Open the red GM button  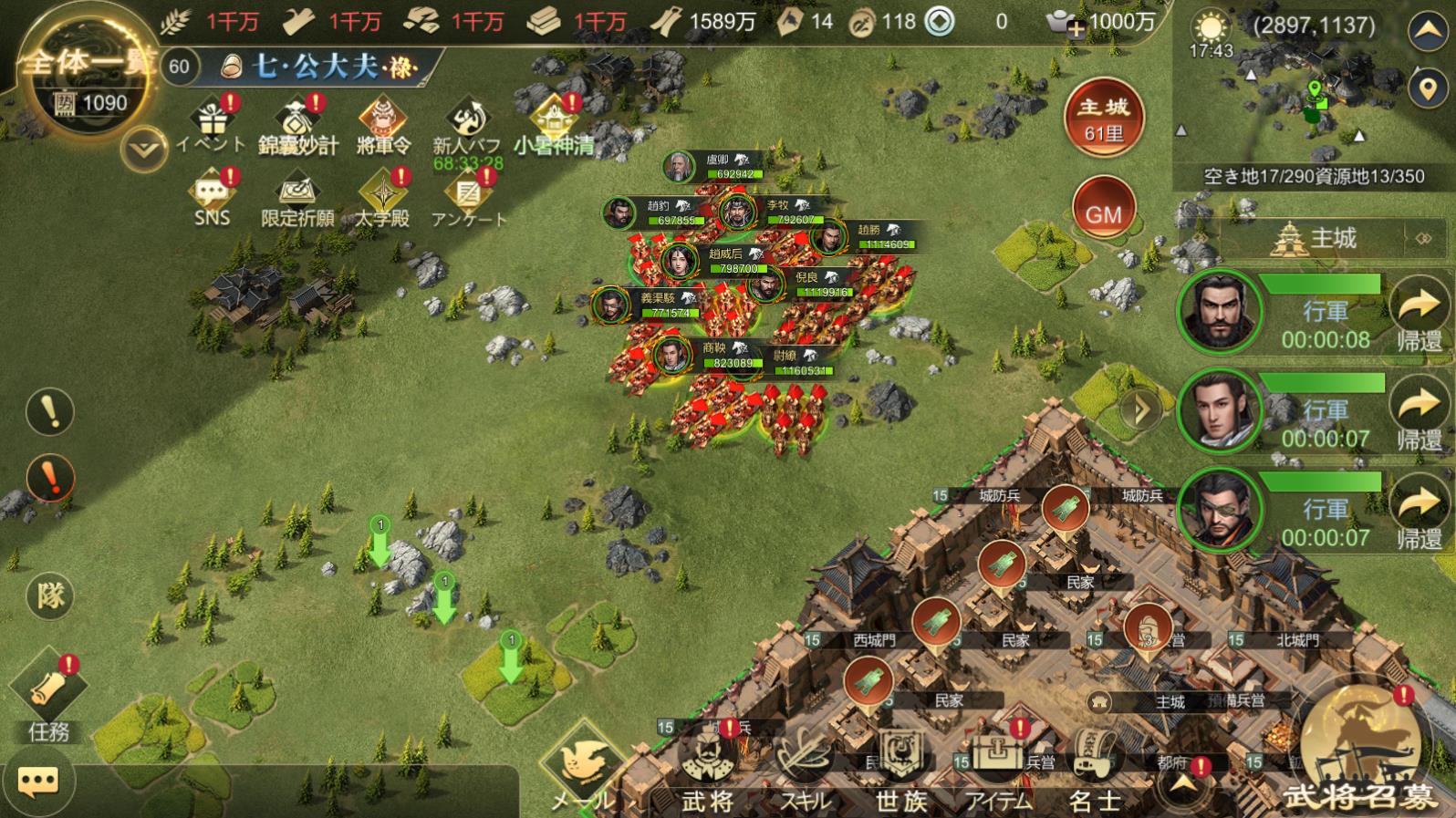click(x=1103, y=213)
